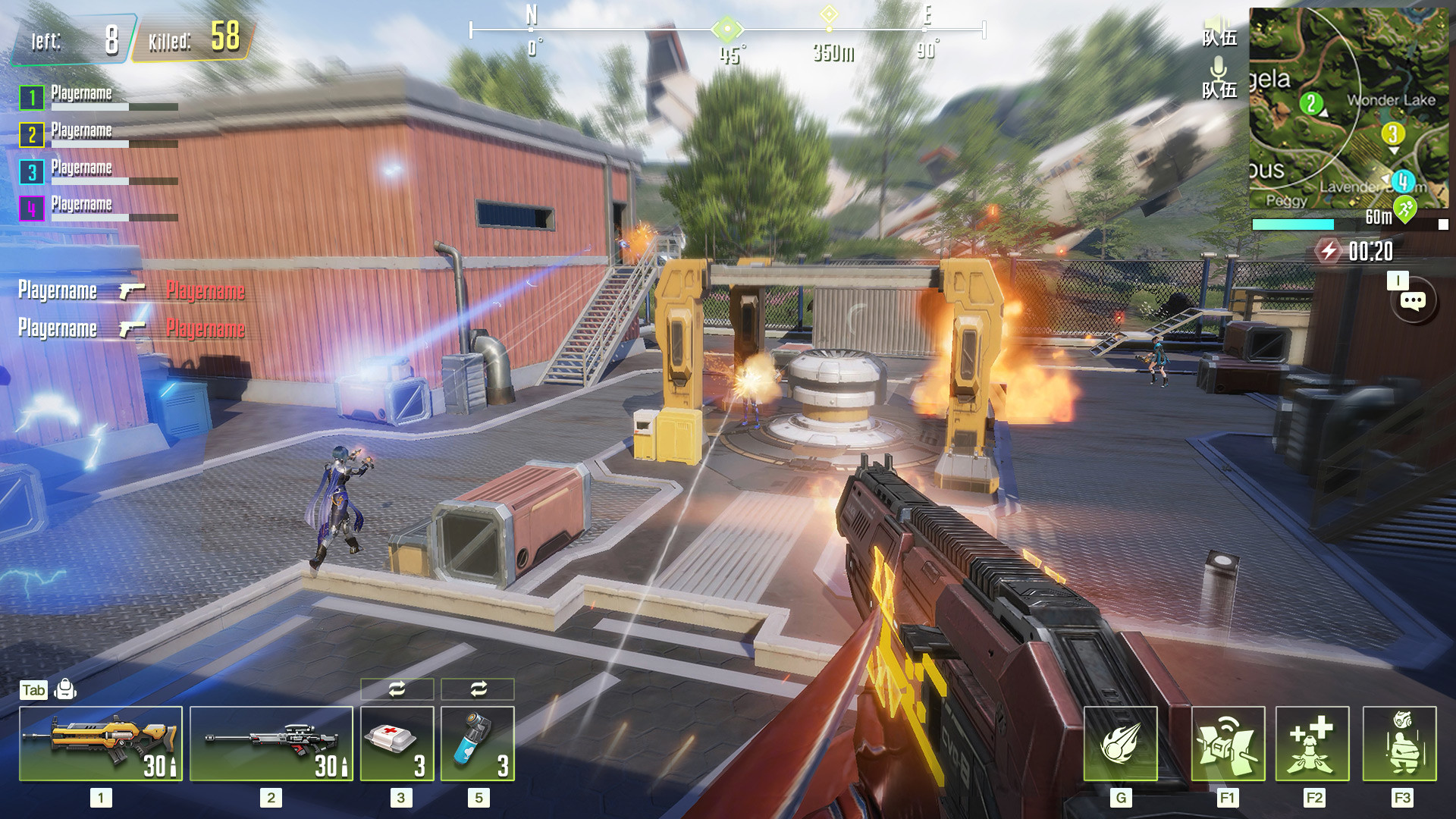The width and height of the screenshot is (1456, 819).
Task: Select the blue spray canister slot
Action: (x=478, y=743)
